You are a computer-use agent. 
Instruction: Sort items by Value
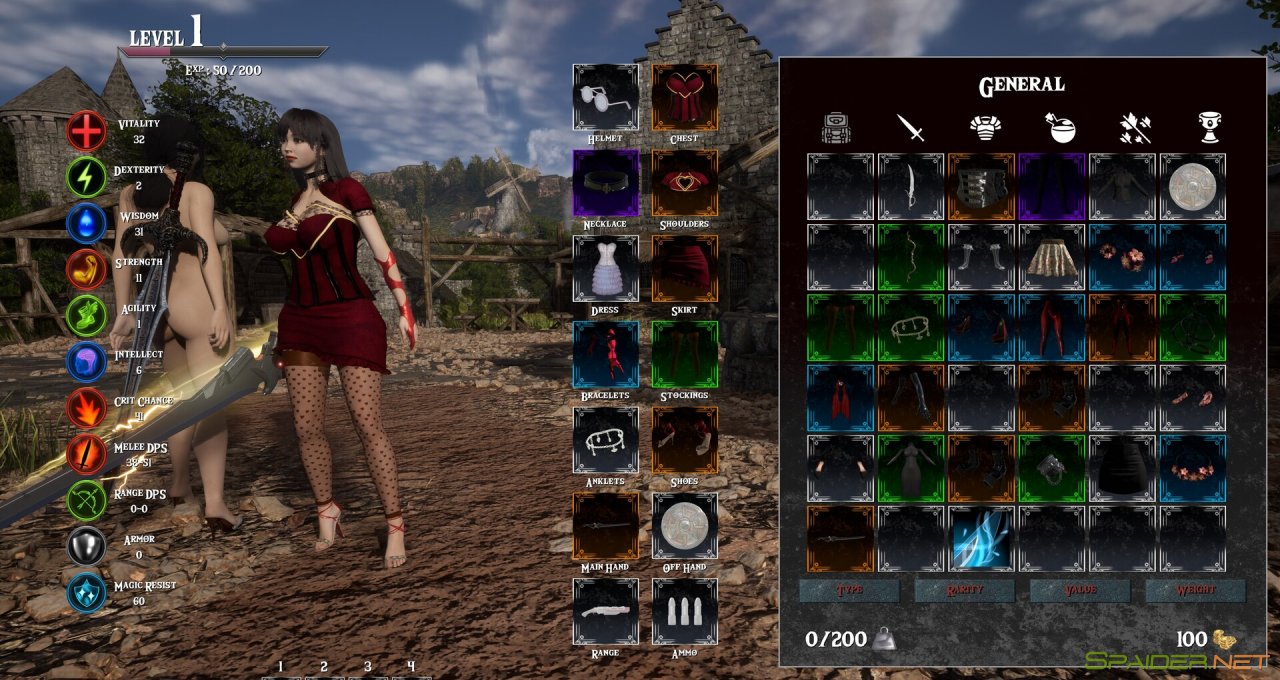[x=1079, y=590]
